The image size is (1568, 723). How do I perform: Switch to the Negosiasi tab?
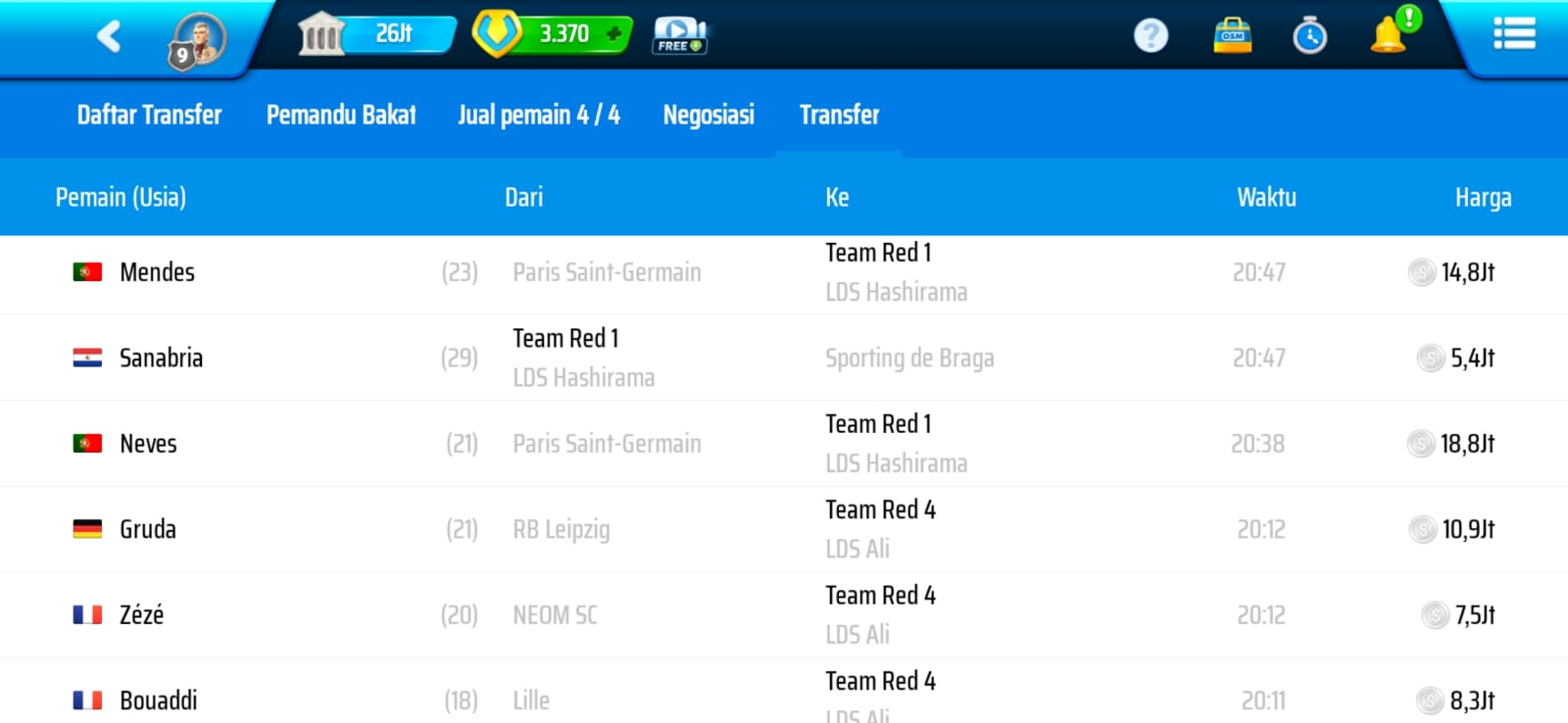click(709, 115)
